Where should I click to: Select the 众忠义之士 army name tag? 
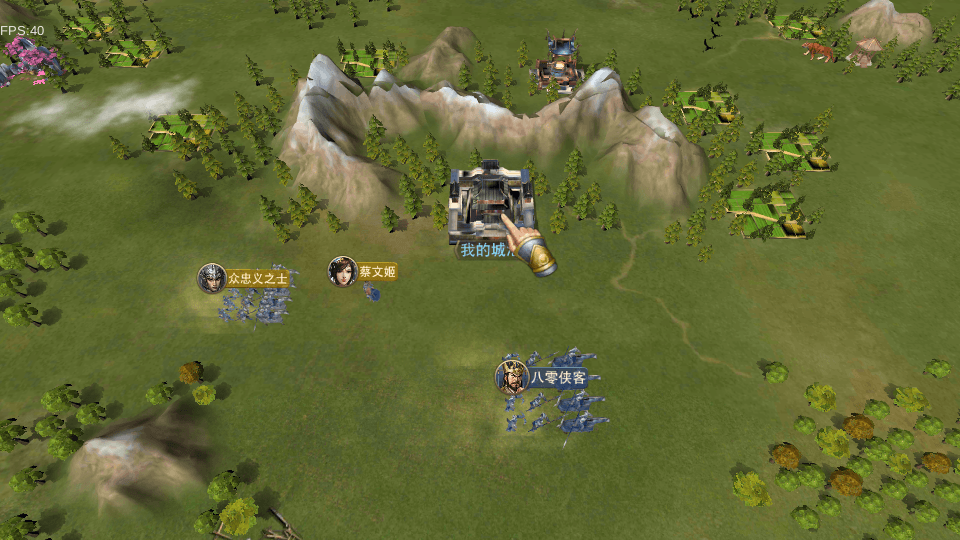pos(257,278)
